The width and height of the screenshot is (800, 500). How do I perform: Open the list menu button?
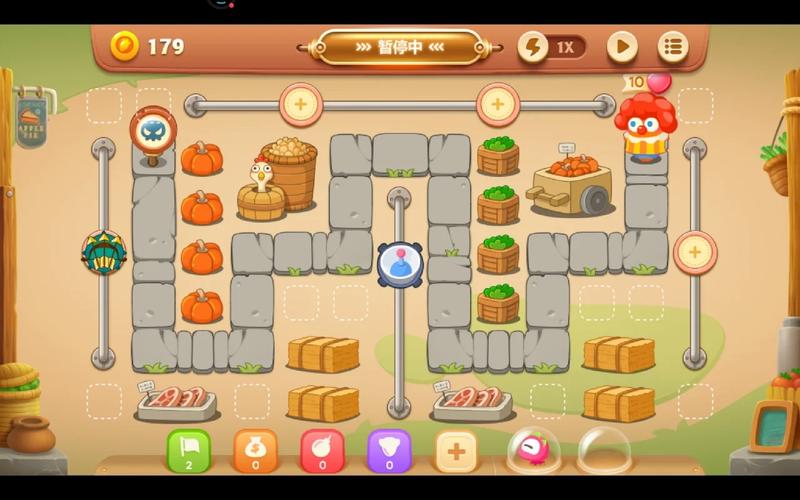click(673, 47)
